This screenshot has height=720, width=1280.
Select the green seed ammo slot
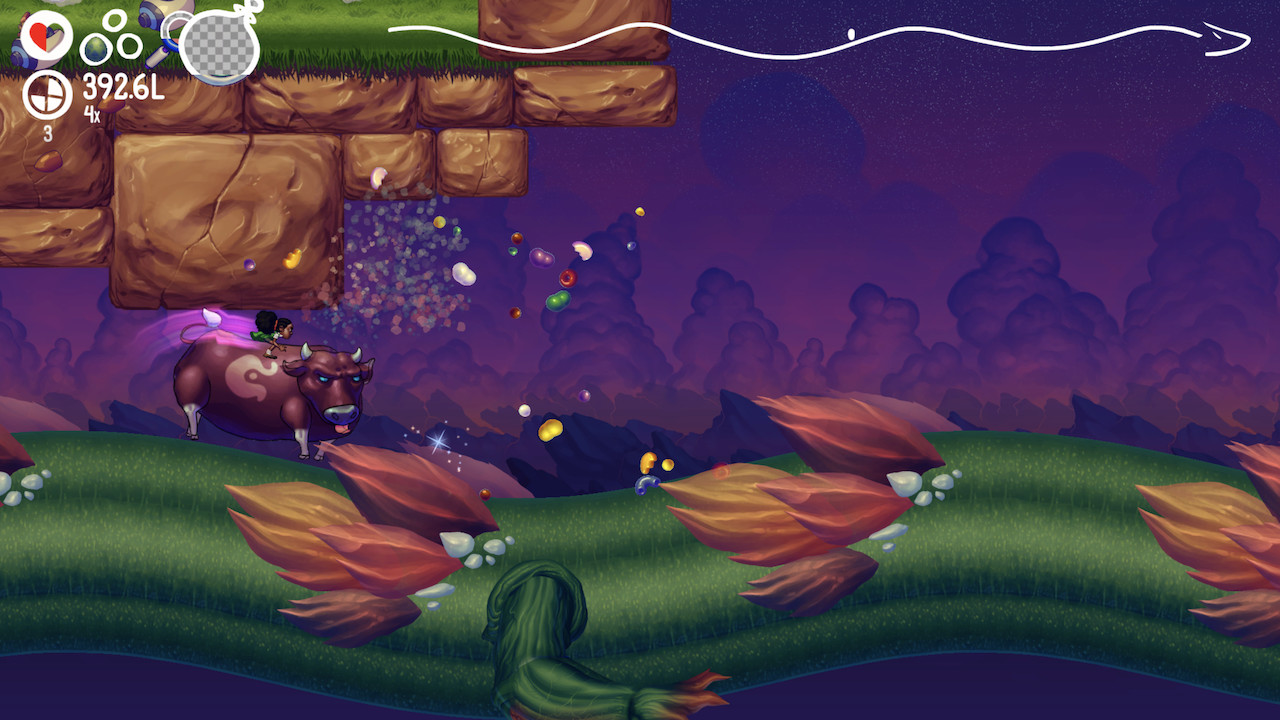point(94,47)
